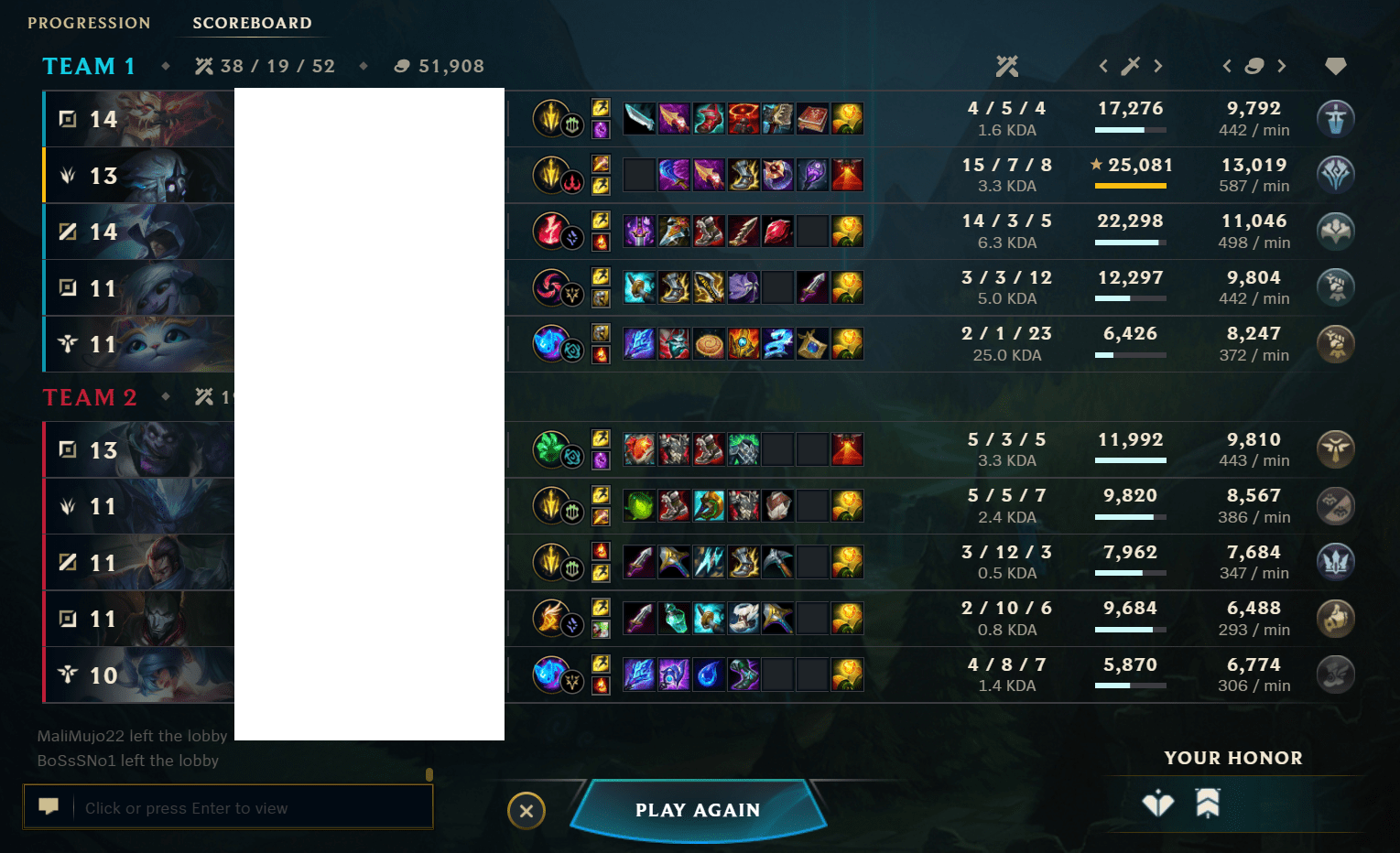
Task: Switch to the SCOREBOARD tab
Action: pos(252,23)
